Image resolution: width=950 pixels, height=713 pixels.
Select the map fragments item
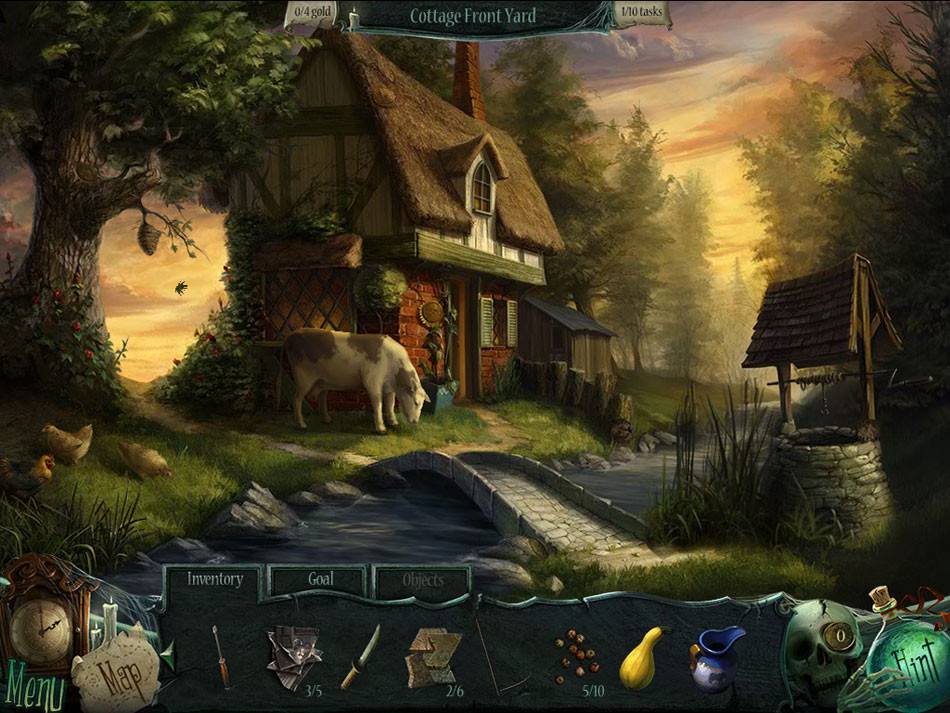[433, 654]
